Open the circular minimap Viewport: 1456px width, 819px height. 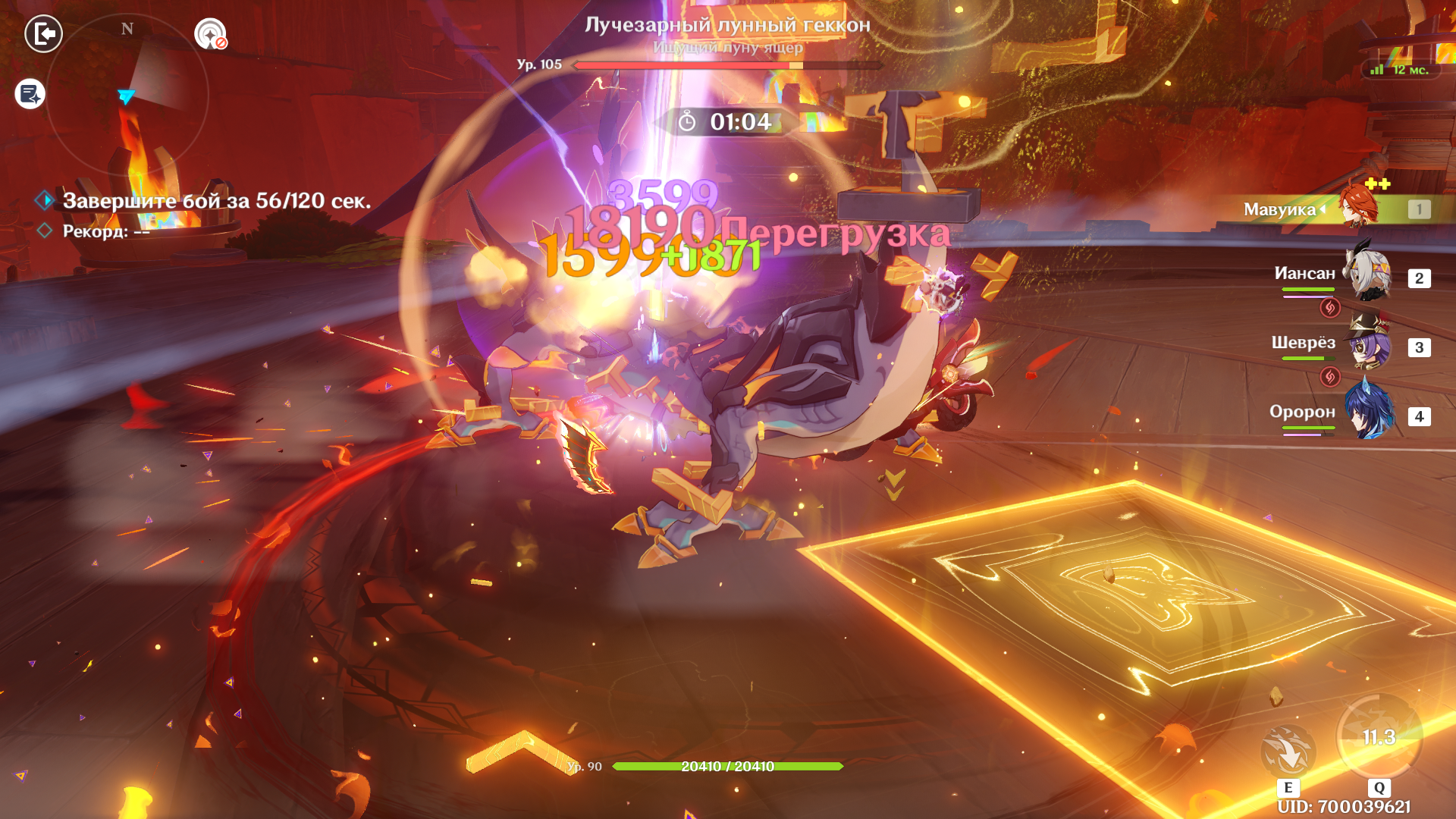tap(127, 95)
